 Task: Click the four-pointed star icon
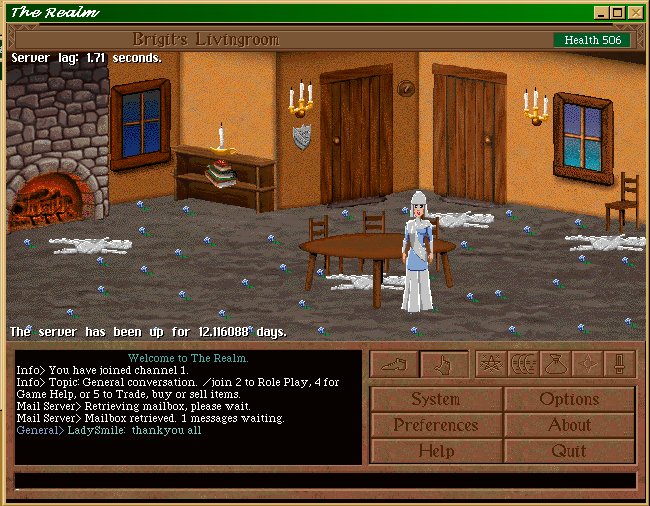tap(588, 364)
